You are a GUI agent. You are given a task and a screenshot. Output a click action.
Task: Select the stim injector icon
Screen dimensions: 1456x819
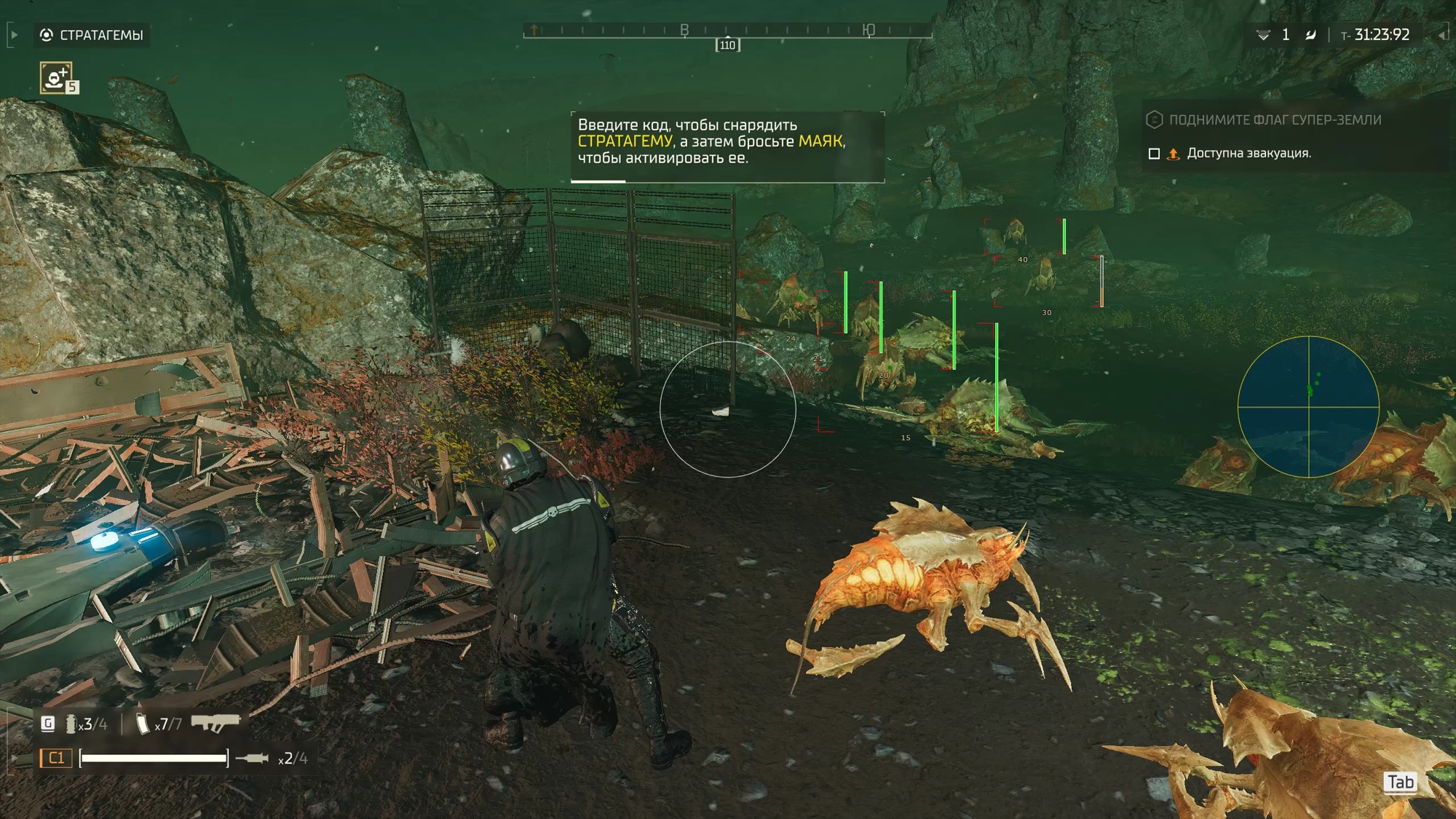pos(253,759)
